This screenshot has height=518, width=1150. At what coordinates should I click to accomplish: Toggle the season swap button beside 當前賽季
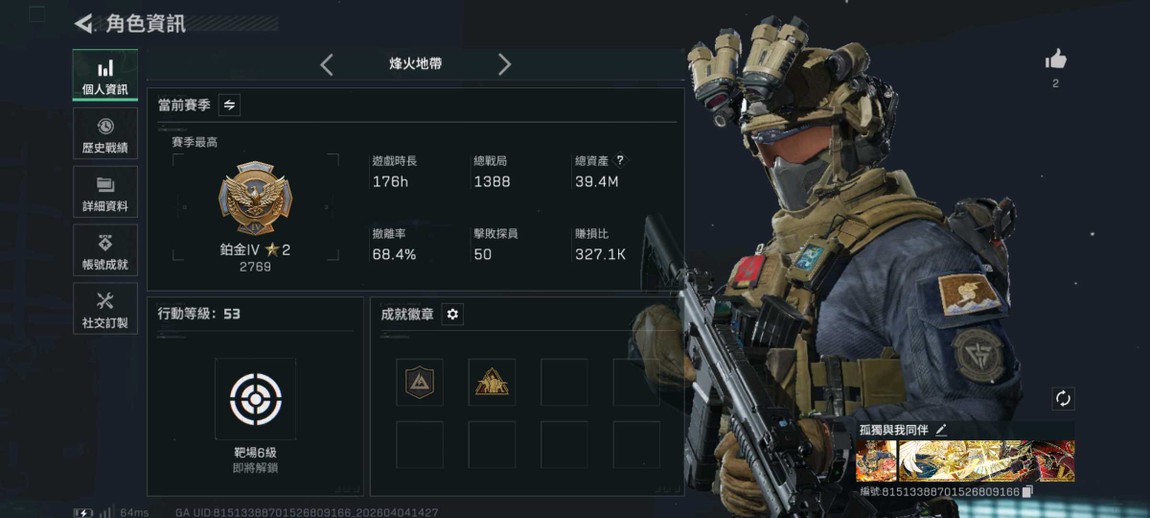click(x=229, y=105)
